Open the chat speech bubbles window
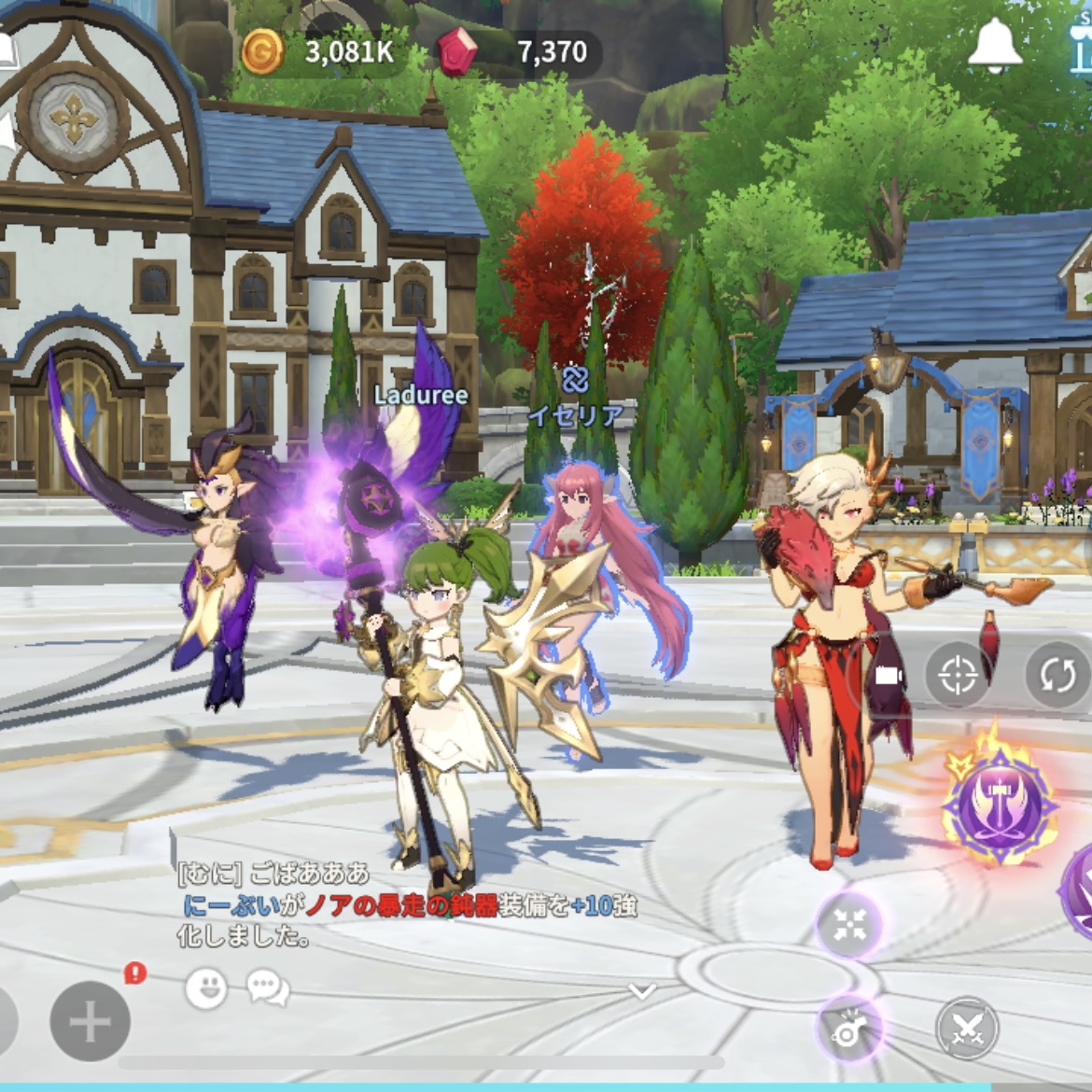This screenshot has height=1092, width=1092. pos(268,987)
